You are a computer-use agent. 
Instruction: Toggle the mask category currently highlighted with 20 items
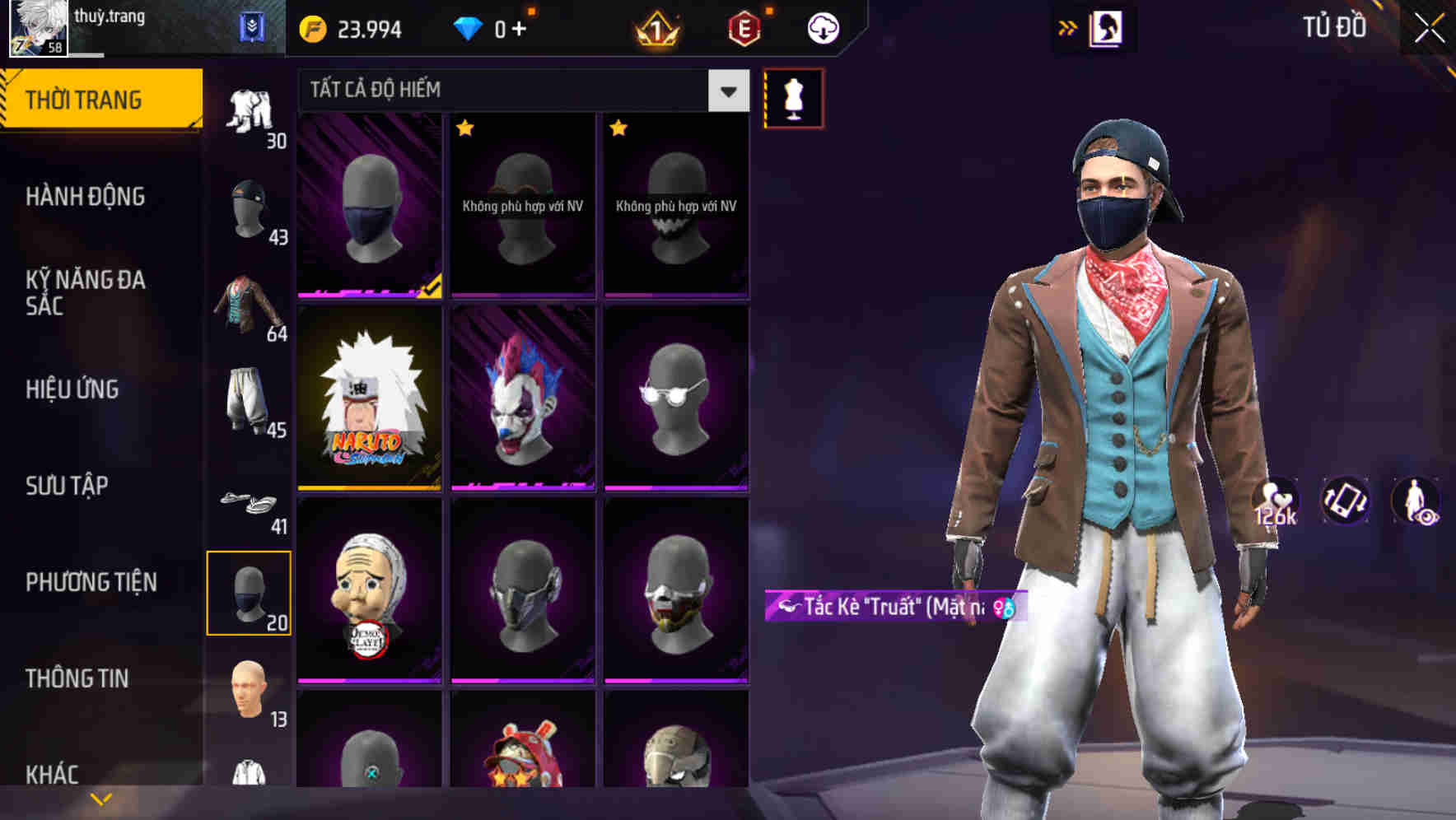pos(250,591)
